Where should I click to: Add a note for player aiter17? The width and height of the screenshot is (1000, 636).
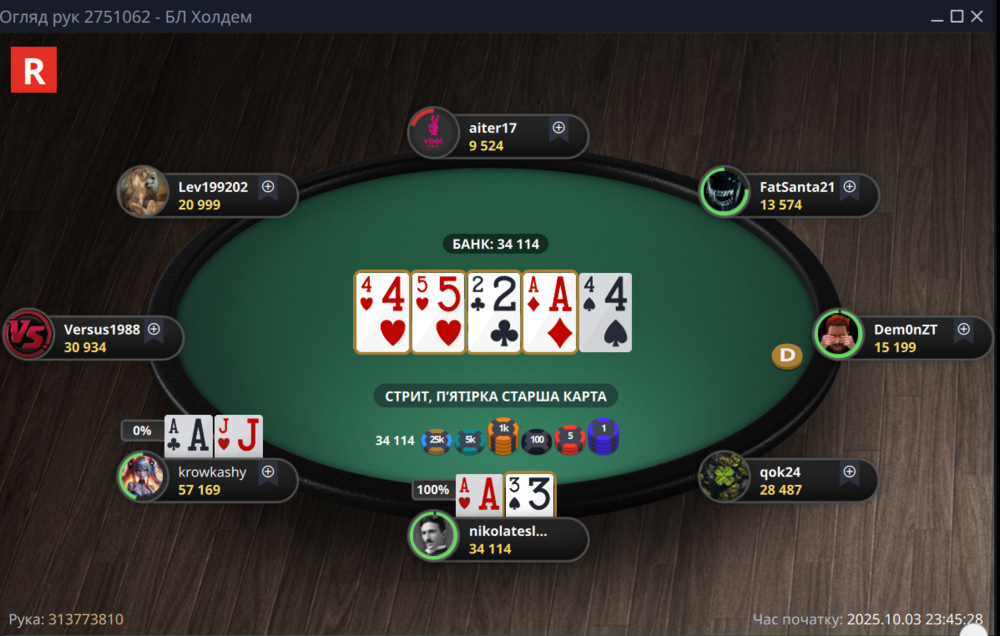pyautogui.click(x=559, y=128)
